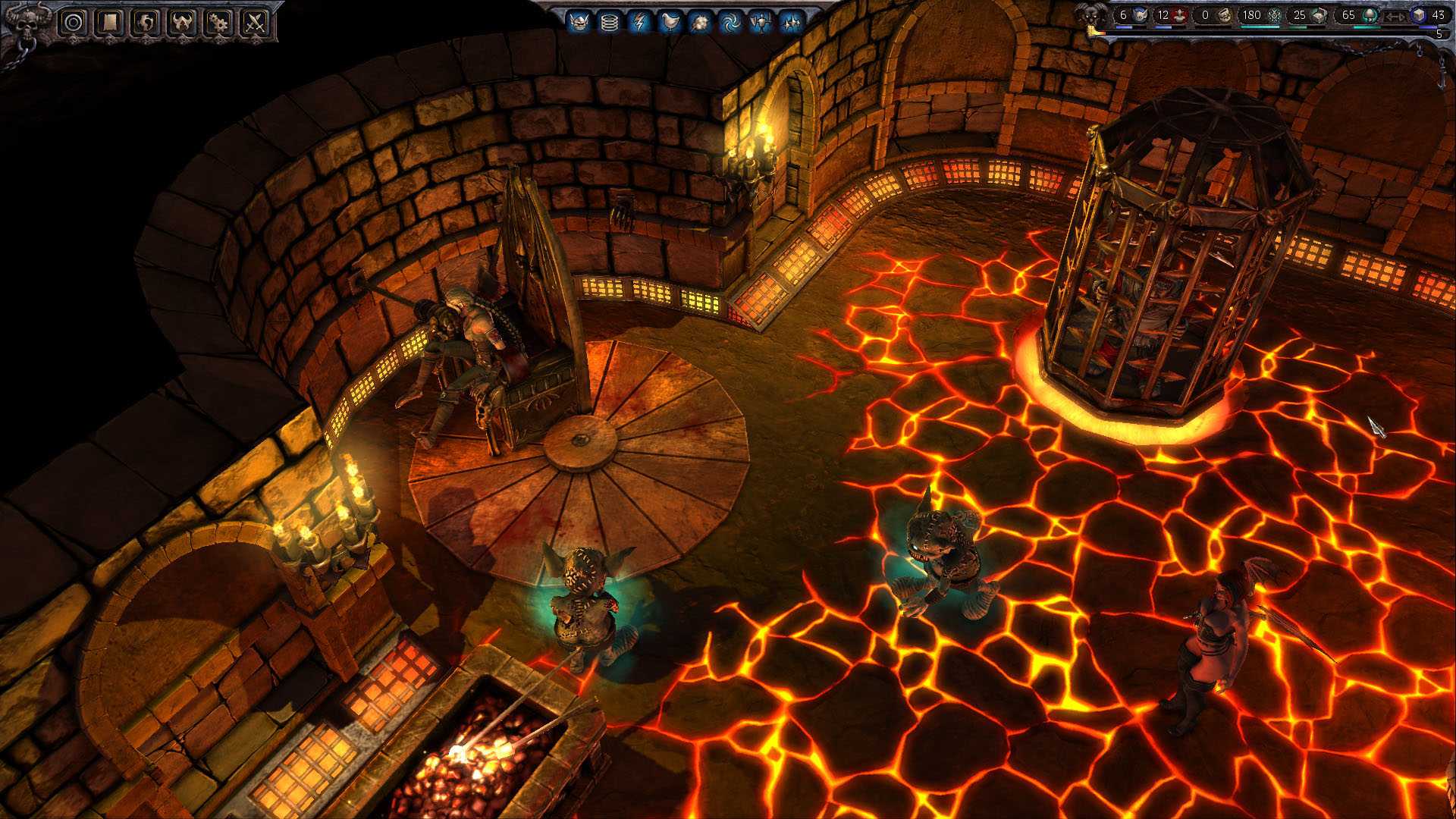The width and height of the screenshot is (1456, 819).
Task: Select the crossed swords combat icon
Action: pos(256,21)
